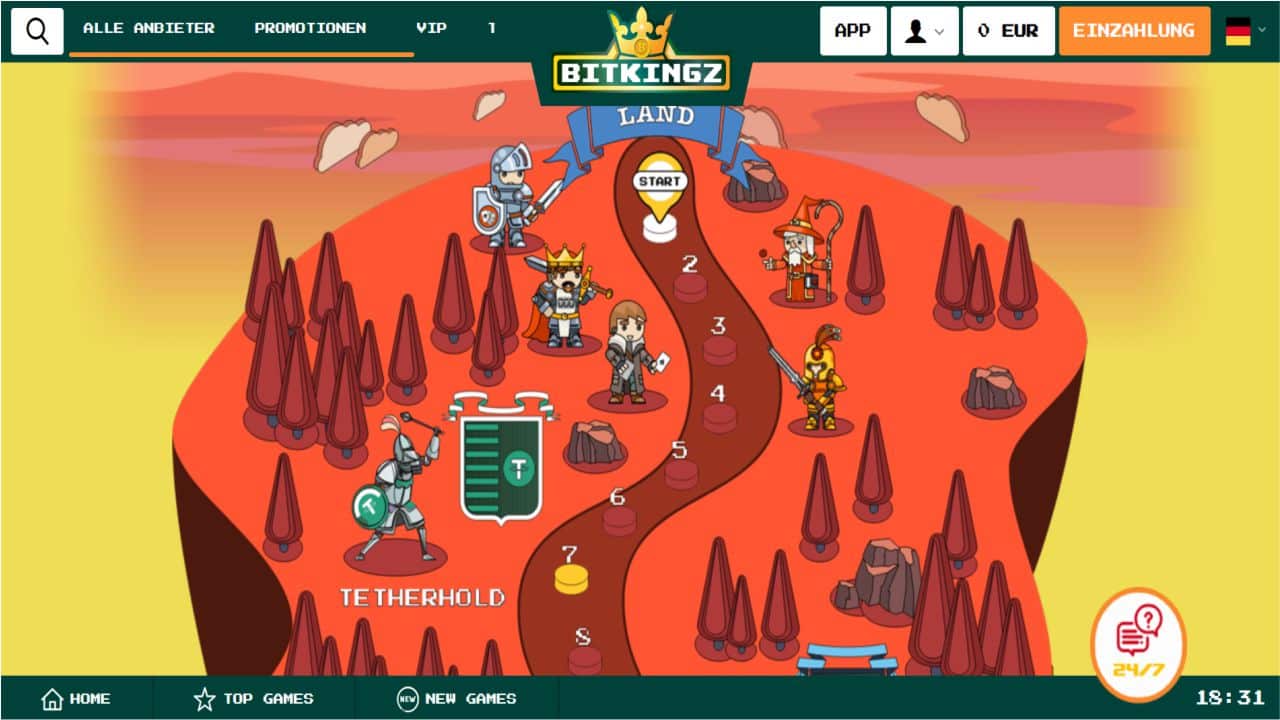
Task: Open the Alle Anbieter menu
Action: 149,28
